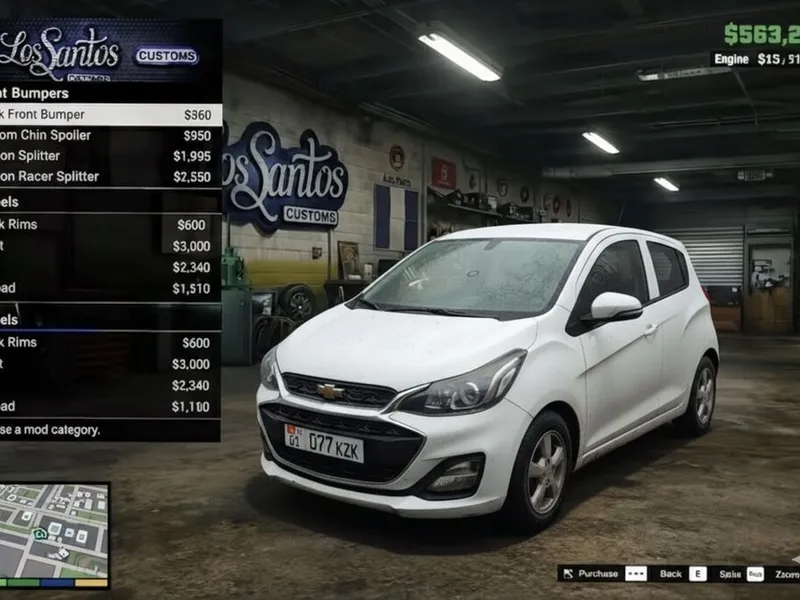Pick the $1,995 Splitter bumper
The height and width of the screenshot is (600, 800).
(x=108, y=156)
